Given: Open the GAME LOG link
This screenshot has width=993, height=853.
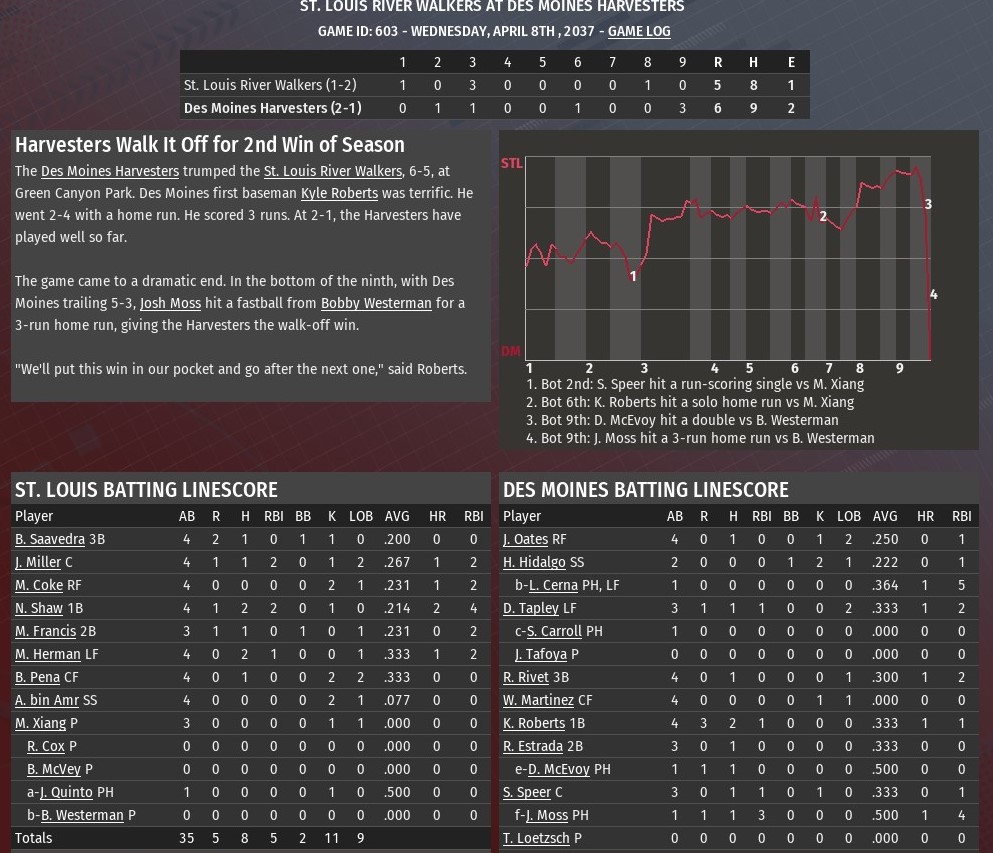Looking at the screenshot, I should (639, 31).
